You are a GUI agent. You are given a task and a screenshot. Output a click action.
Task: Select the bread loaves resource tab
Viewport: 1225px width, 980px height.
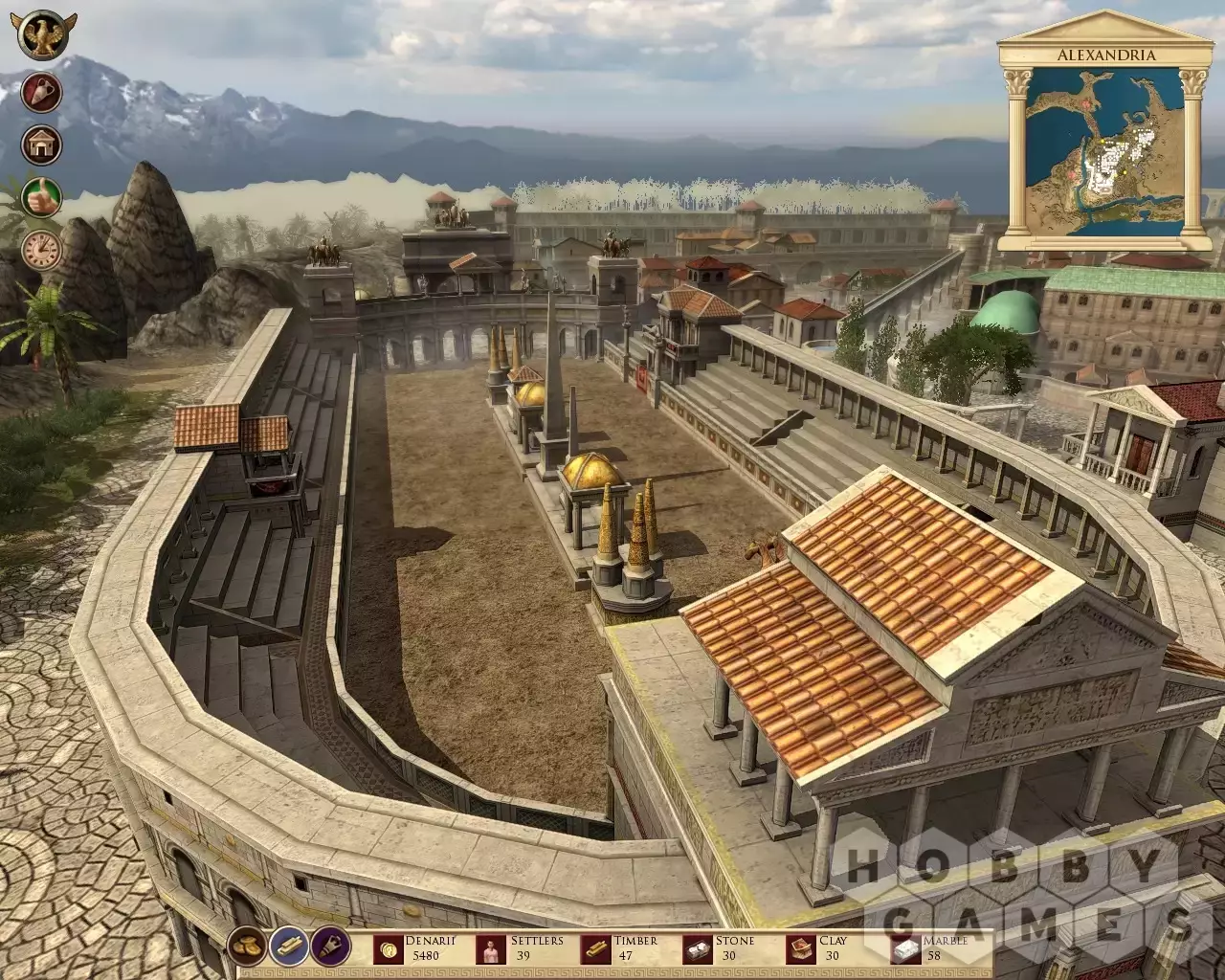coord(249,946)
